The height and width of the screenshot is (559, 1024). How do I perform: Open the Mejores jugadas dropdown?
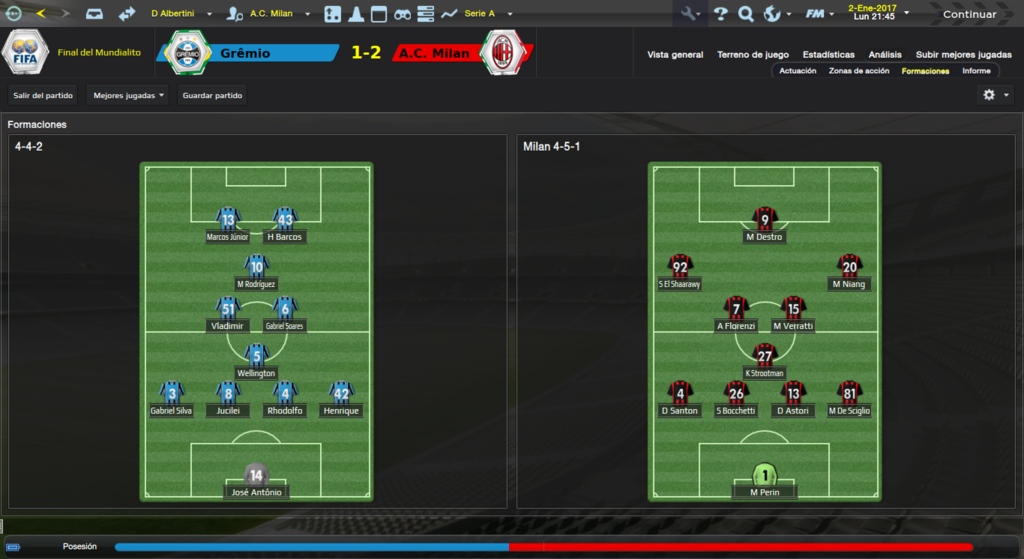pos(128,96)
